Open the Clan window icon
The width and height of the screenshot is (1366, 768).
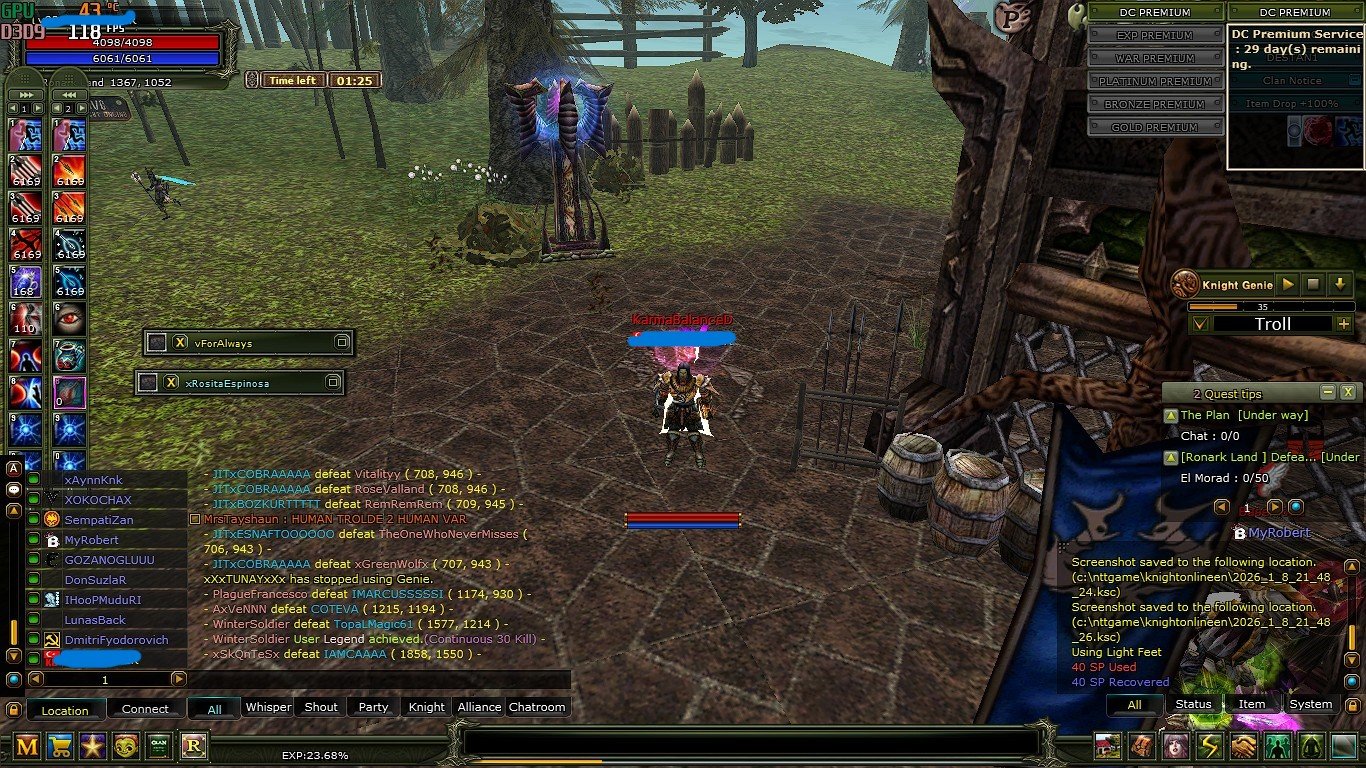[158, 747]
